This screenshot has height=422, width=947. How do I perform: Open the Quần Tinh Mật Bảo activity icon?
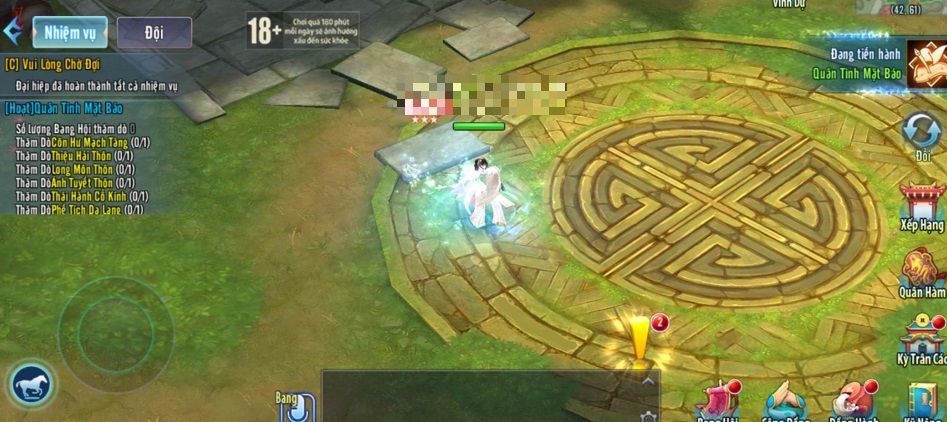point(927,64)
